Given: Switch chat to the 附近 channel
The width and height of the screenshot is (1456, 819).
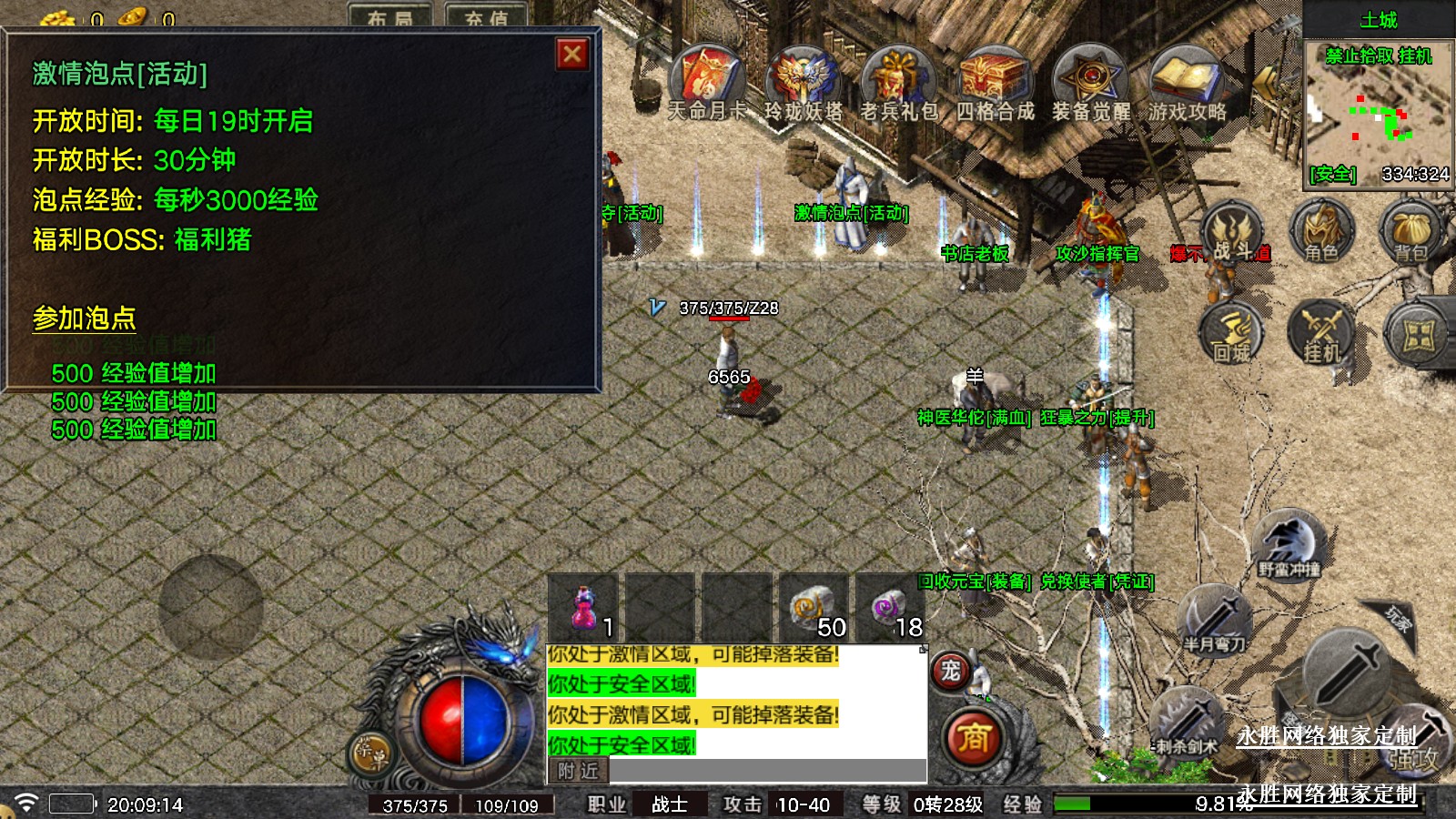Looking at the screenshot, I should click(x=579, y=771).
